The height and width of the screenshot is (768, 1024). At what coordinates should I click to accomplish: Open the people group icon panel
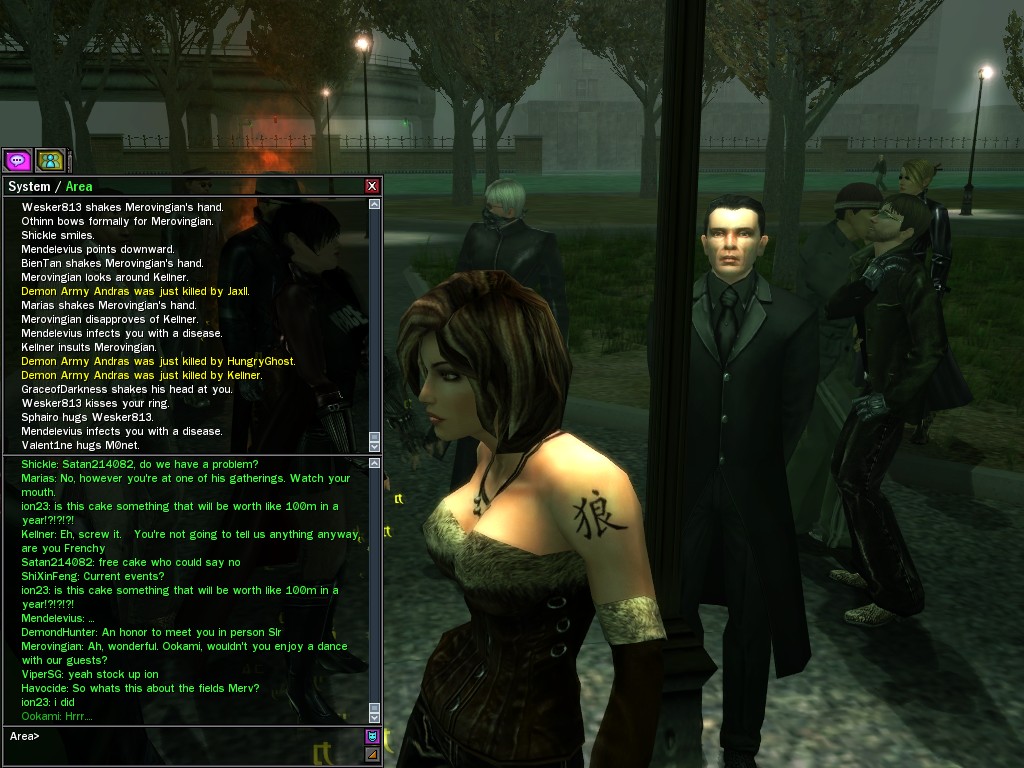pos(50,160)
